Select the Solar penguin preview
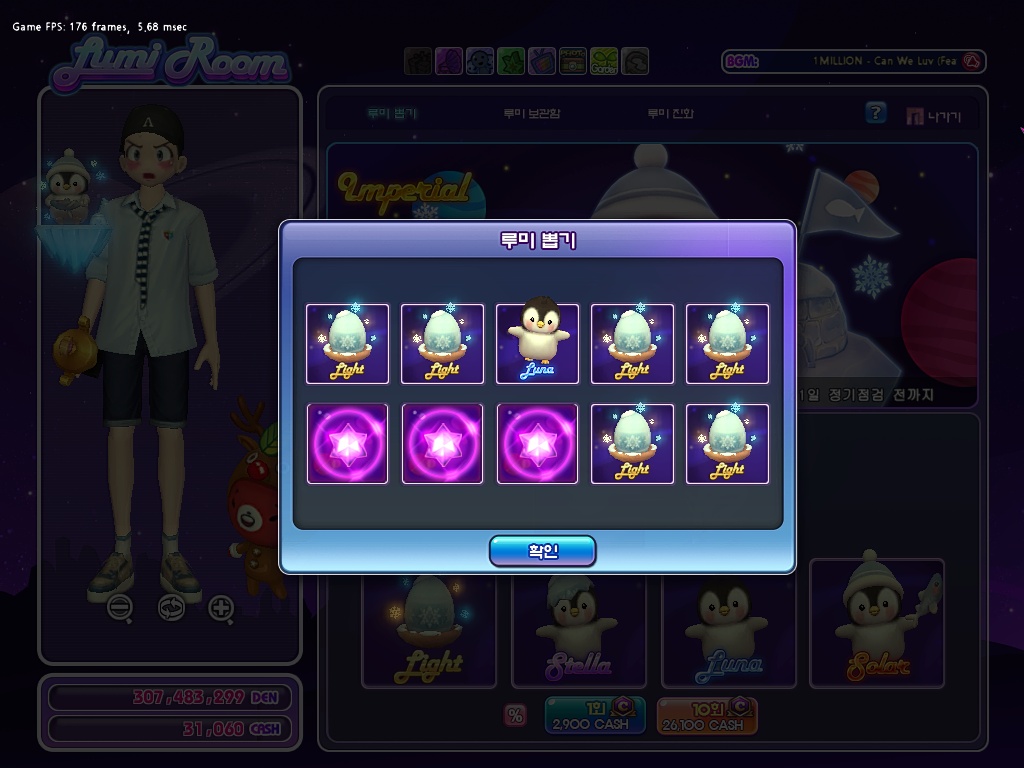 877,623
